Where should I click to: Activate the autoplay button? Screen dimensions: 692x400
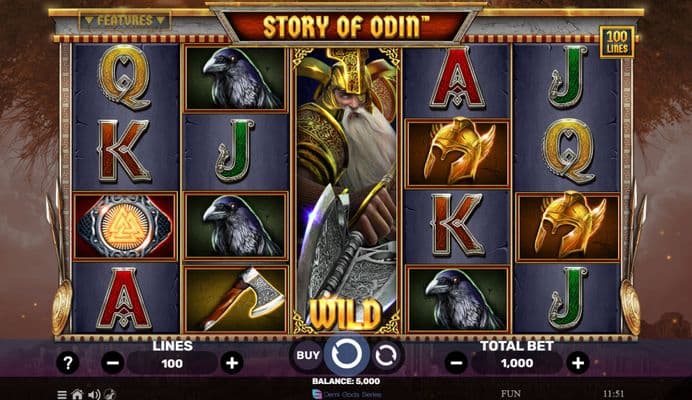click(x=386, y=354)
